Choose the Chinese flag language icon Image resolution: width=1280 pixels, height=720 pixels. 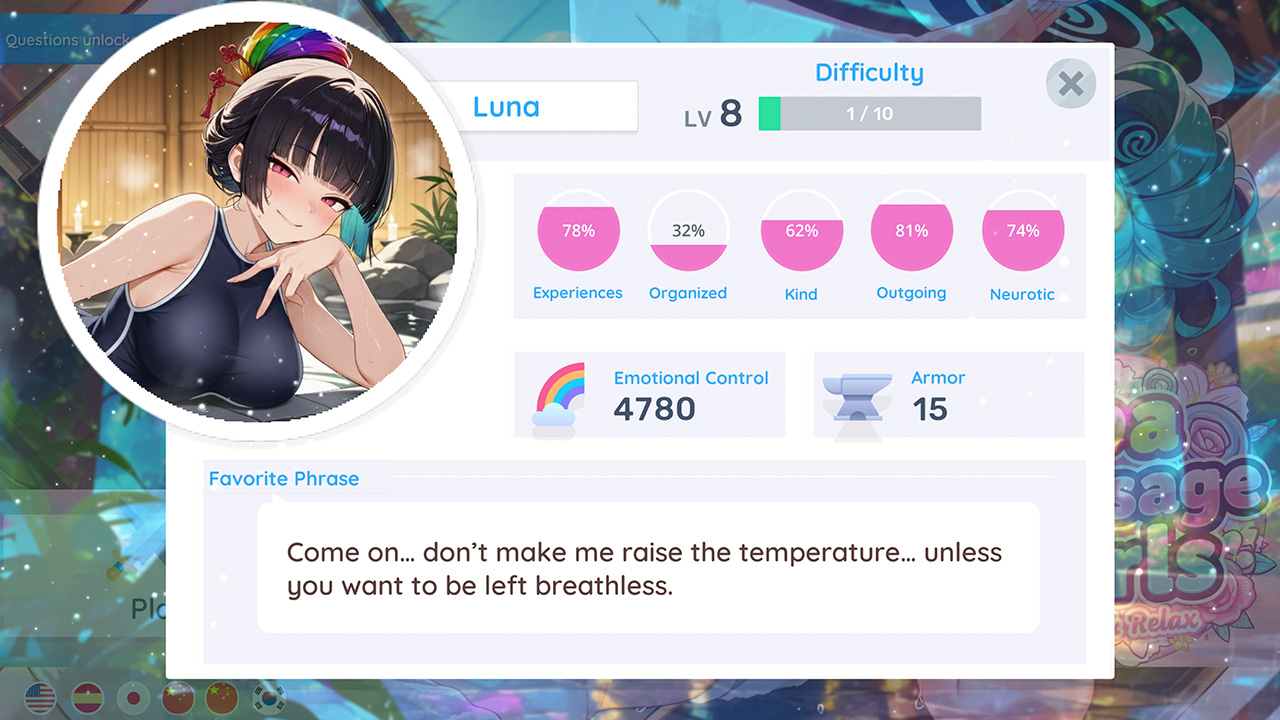(176, 698)
